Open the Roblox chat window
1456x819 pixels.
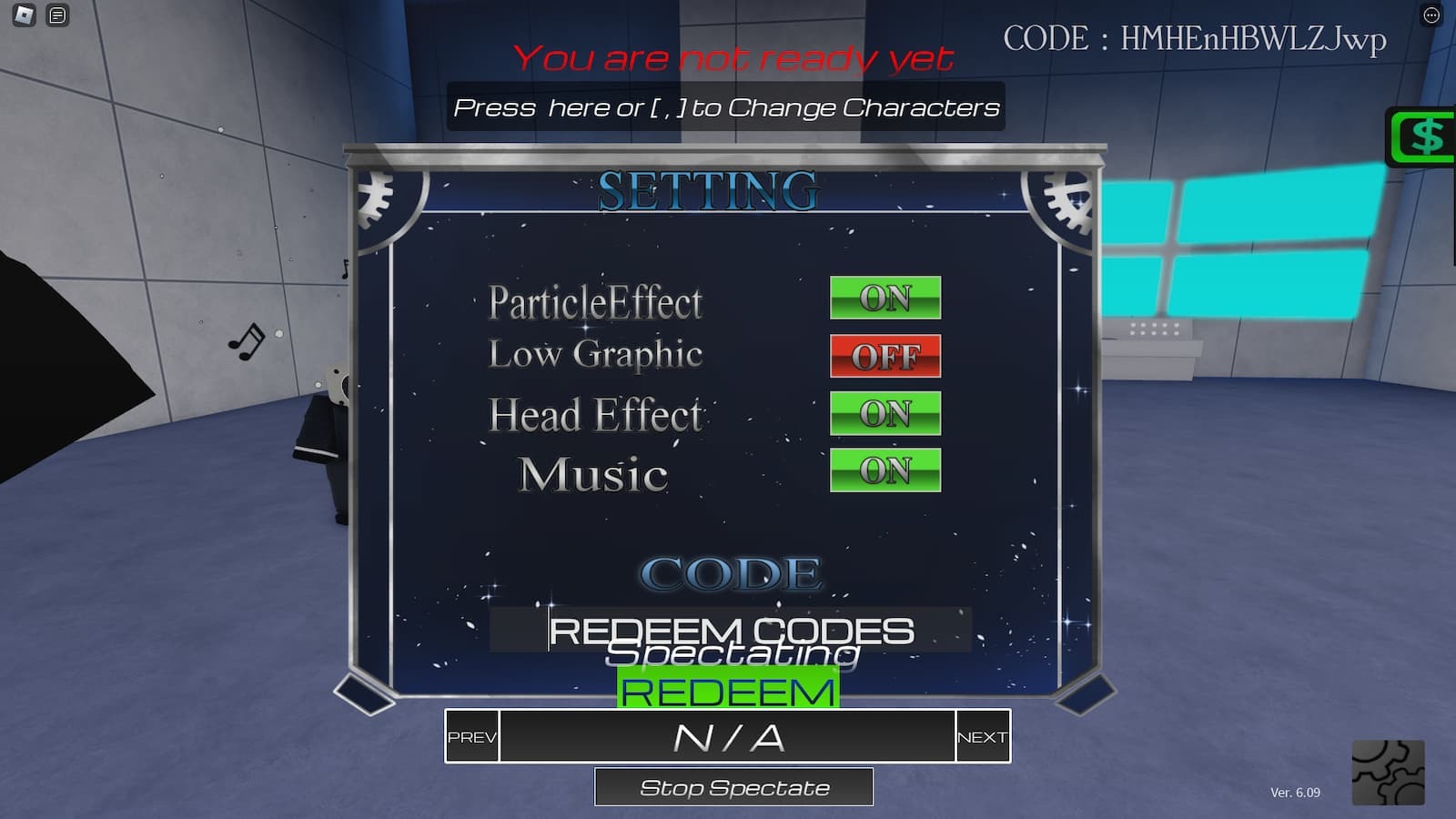(x=57, y=15)
